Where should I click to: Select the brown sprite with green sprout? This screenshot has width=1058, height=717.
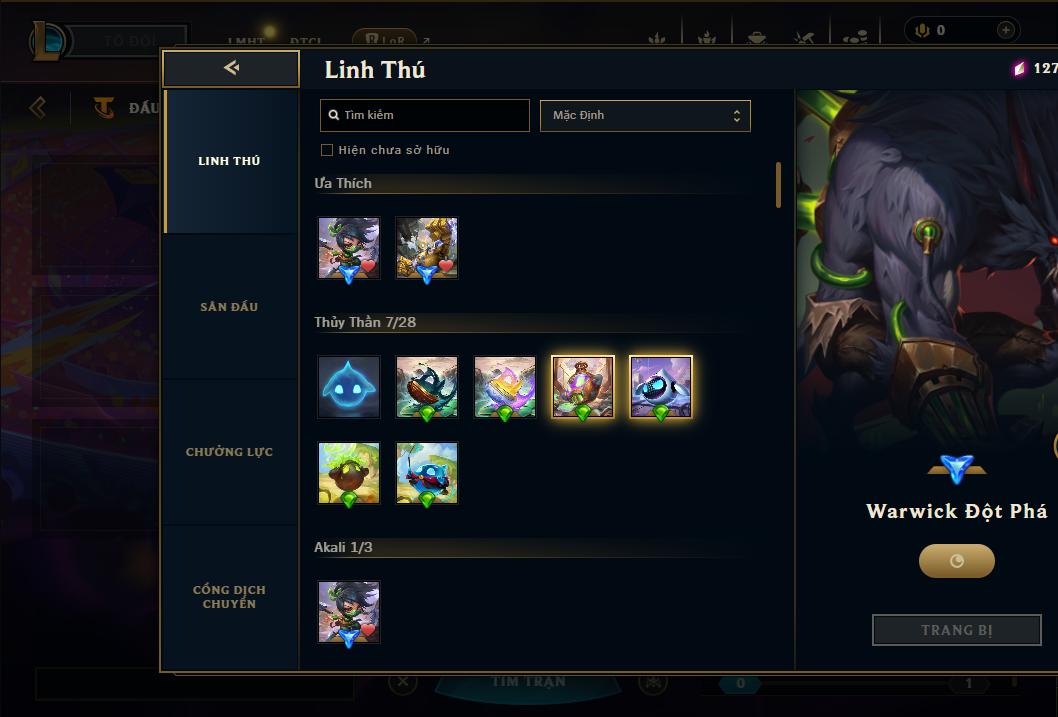pyautogui.click(x=349, y=473)
